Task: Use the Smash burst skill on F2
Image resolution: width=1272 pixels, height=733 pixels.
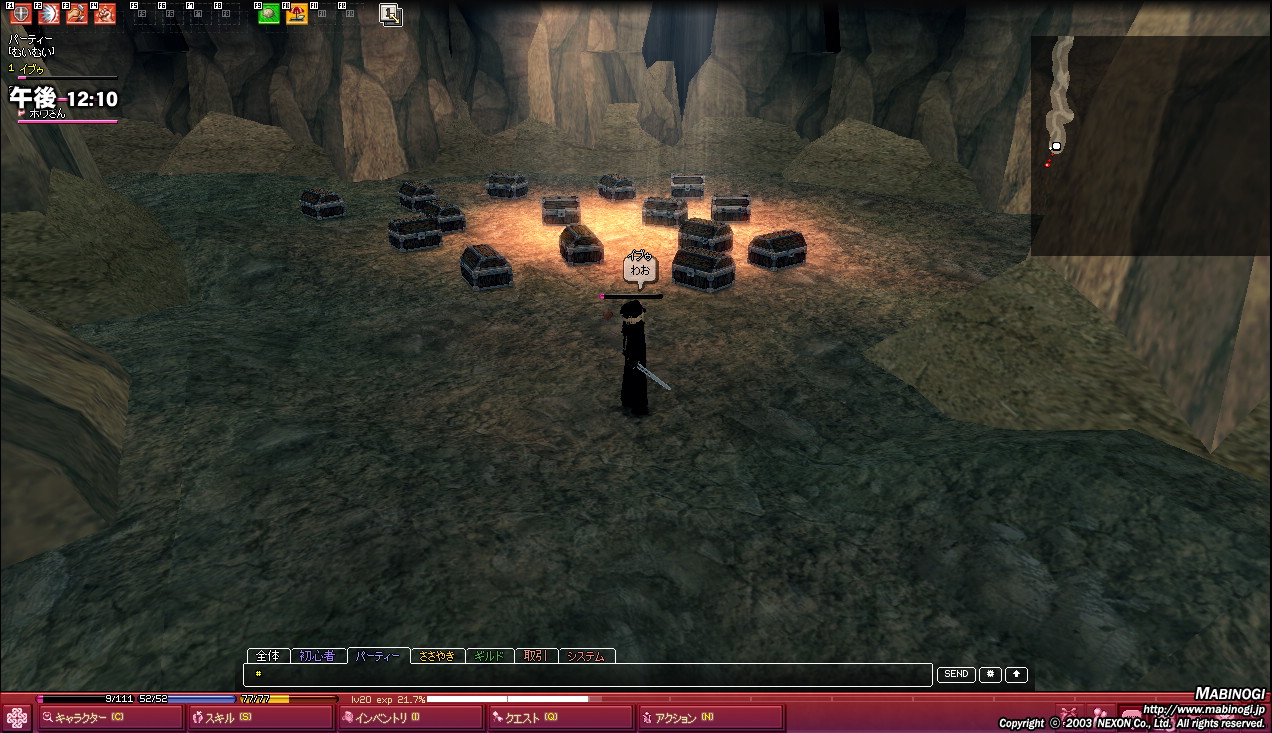Action: click(x=49, y=14)
